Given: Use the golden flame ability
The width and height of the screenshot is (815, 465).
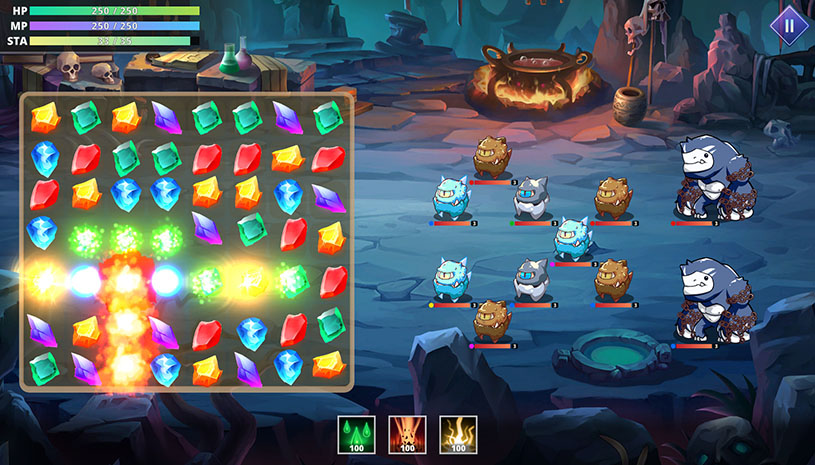Looking at the screenshot, I should click(458, 434).
